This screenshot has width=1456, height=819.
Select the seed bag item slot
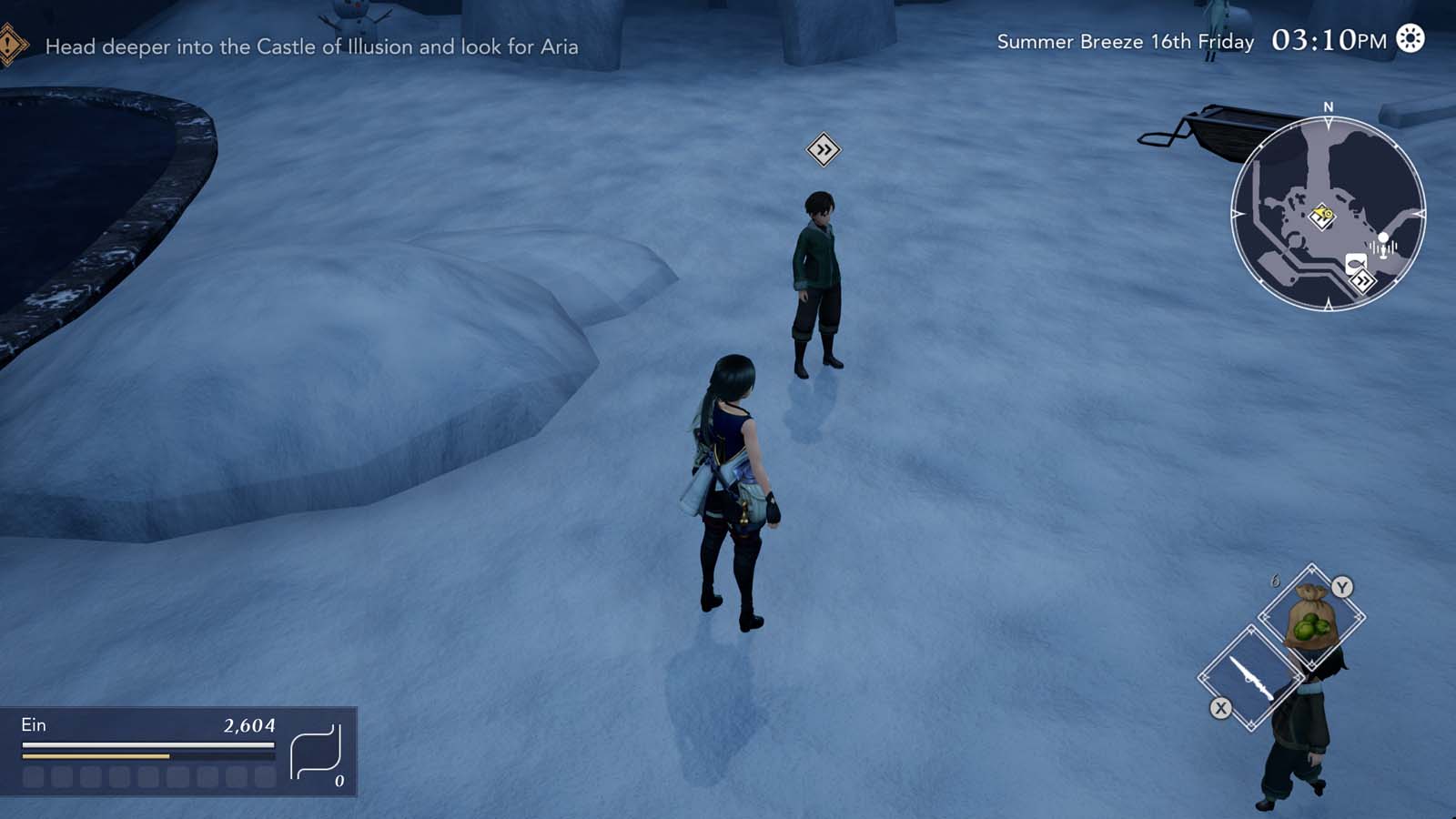pyautogui.click(x=1310, y=619)
